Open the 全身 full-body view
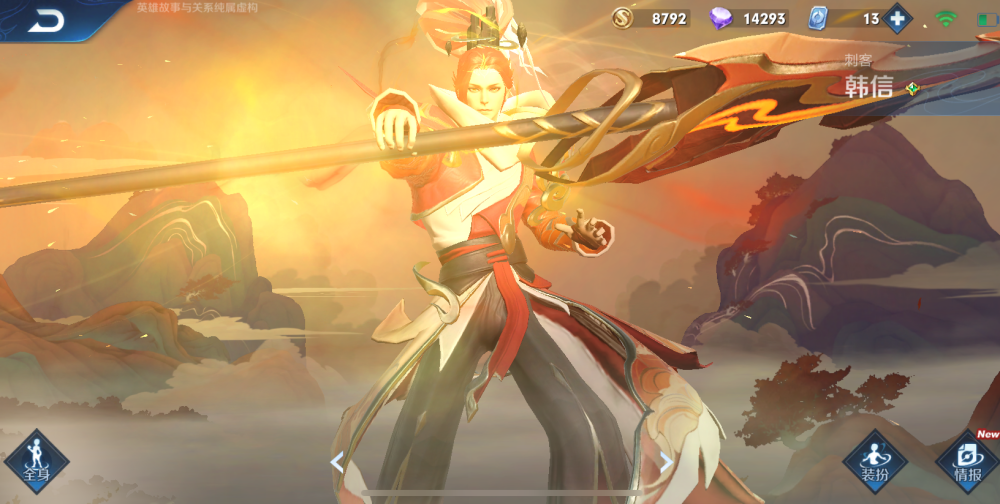 (x=37, y=461)
